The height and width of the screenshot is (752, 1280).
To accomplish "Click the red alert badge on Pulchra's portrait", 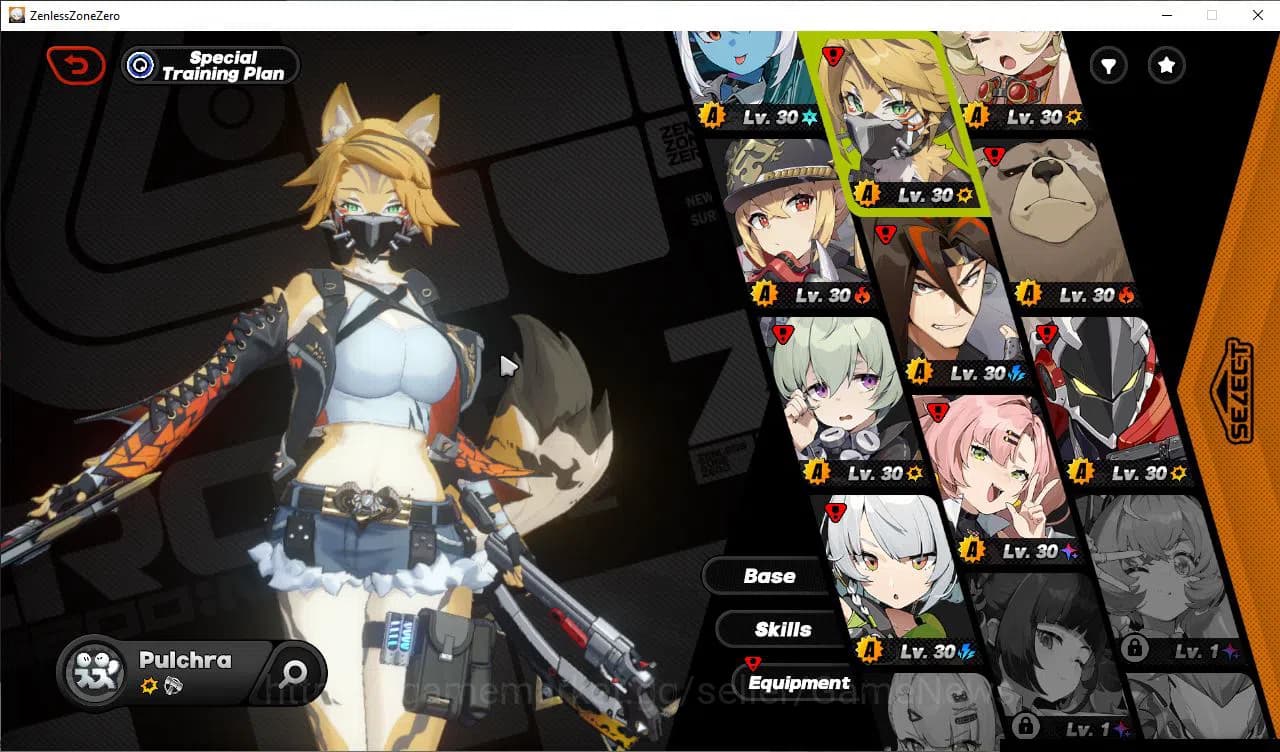I will [x=833, y=55].
